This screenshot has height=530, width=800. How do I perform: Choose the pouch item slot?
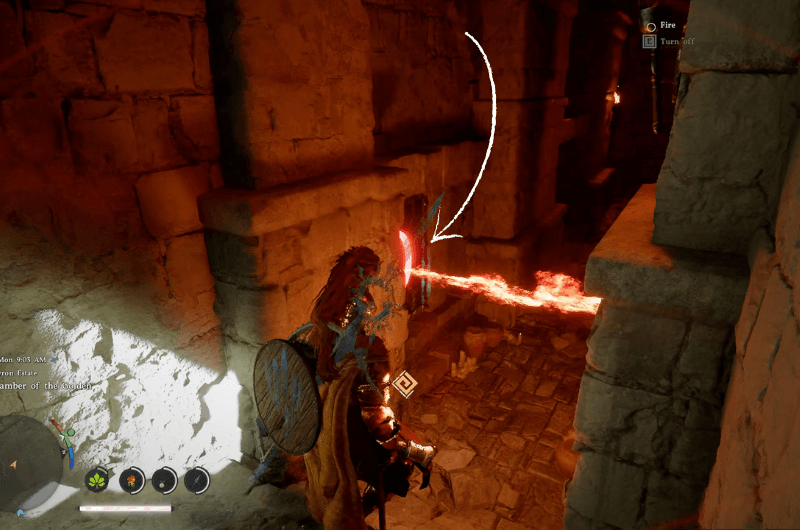pos(164,479)
